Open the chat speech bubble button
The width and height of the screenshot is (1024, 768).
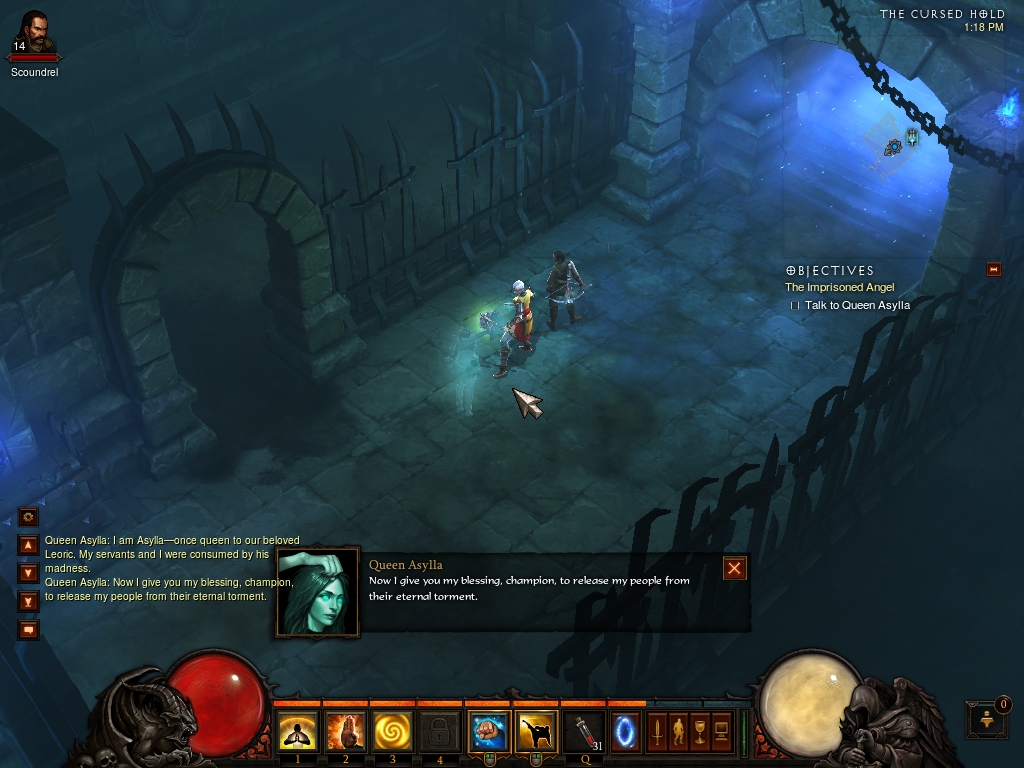pos(29,629)
